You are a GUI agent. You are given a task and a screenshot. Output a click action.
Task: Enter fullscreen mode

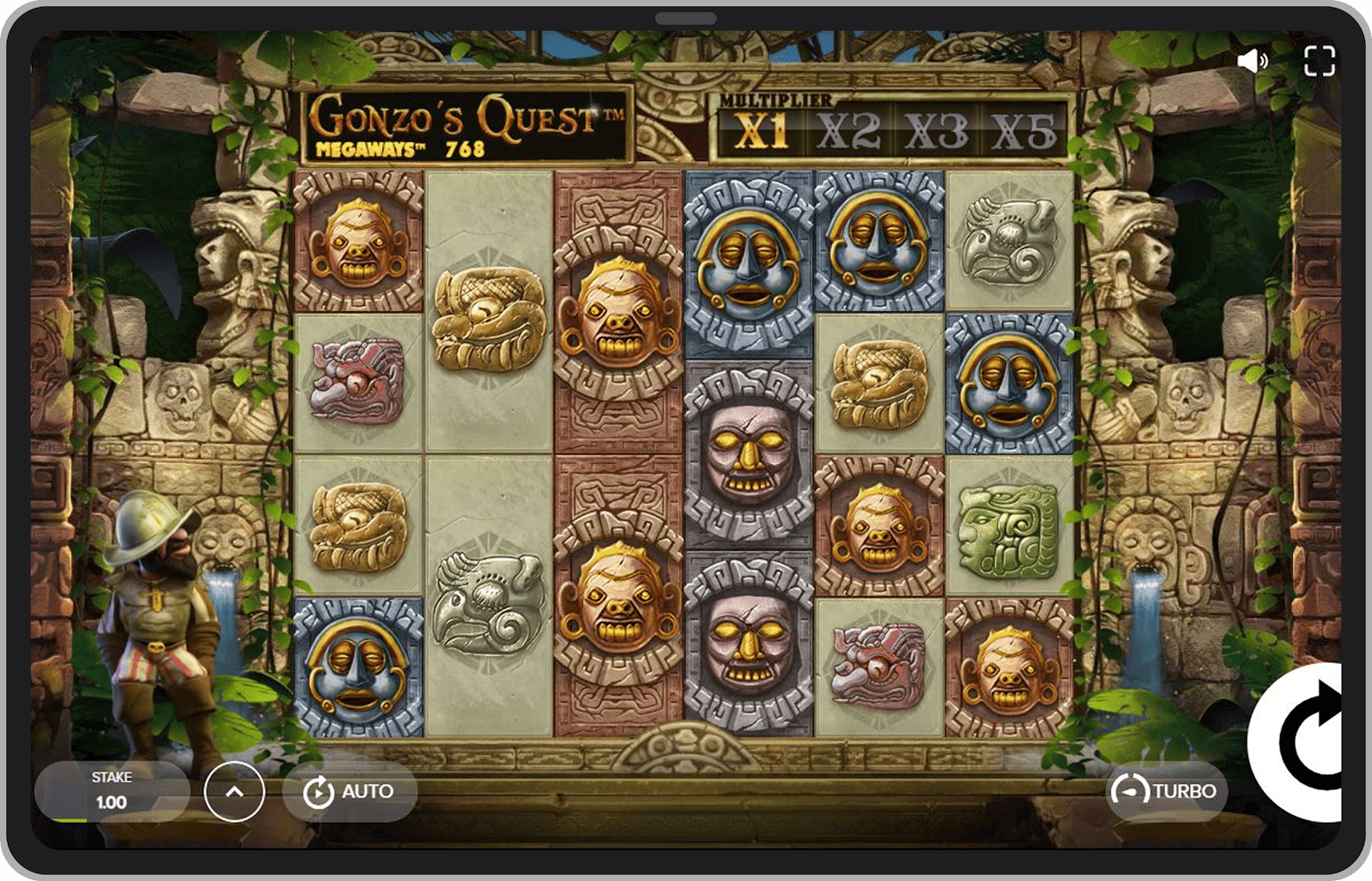click(x=1319, y=61)
